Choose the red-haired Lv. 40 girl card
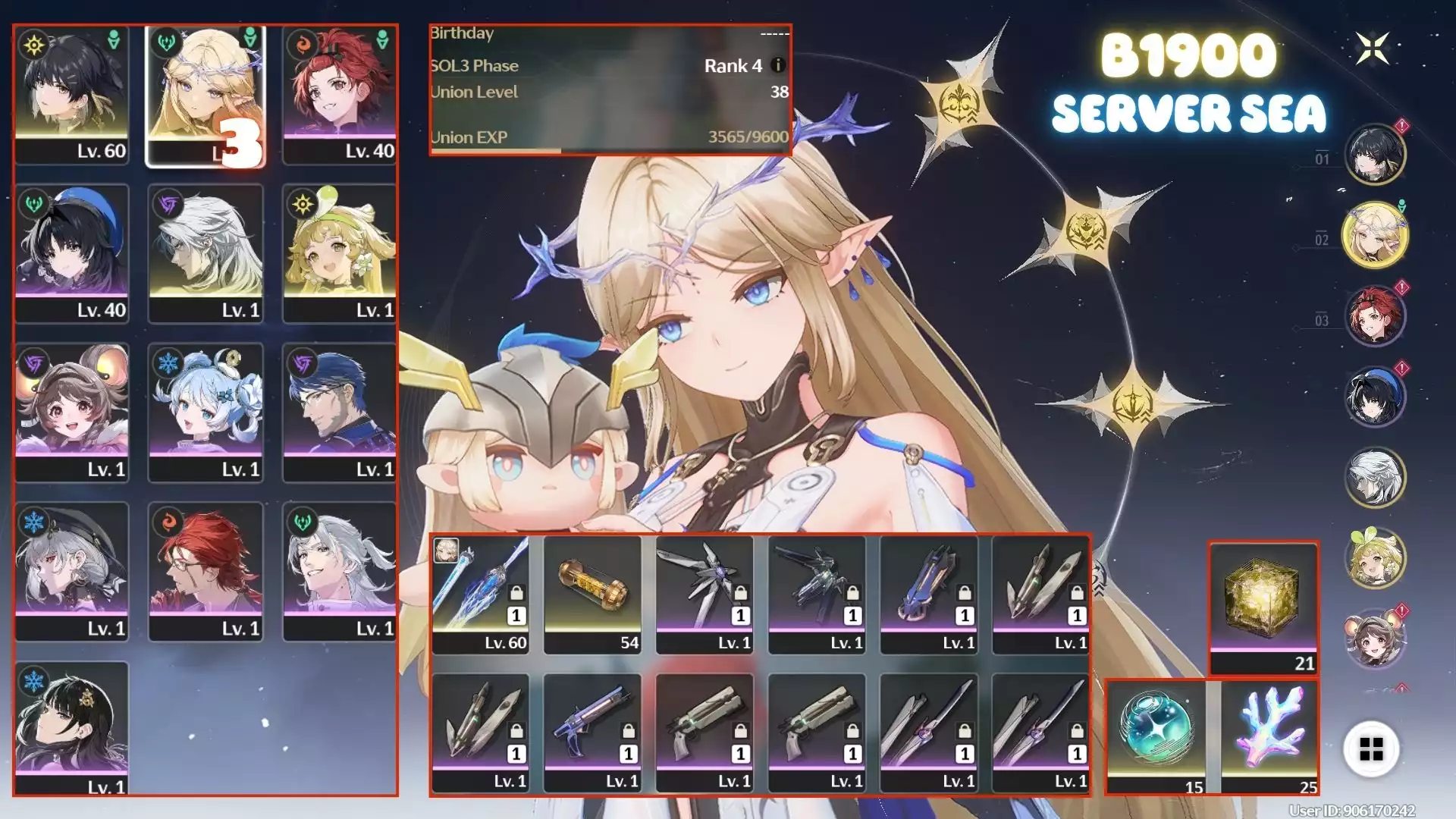 click(x=340, y=95)
